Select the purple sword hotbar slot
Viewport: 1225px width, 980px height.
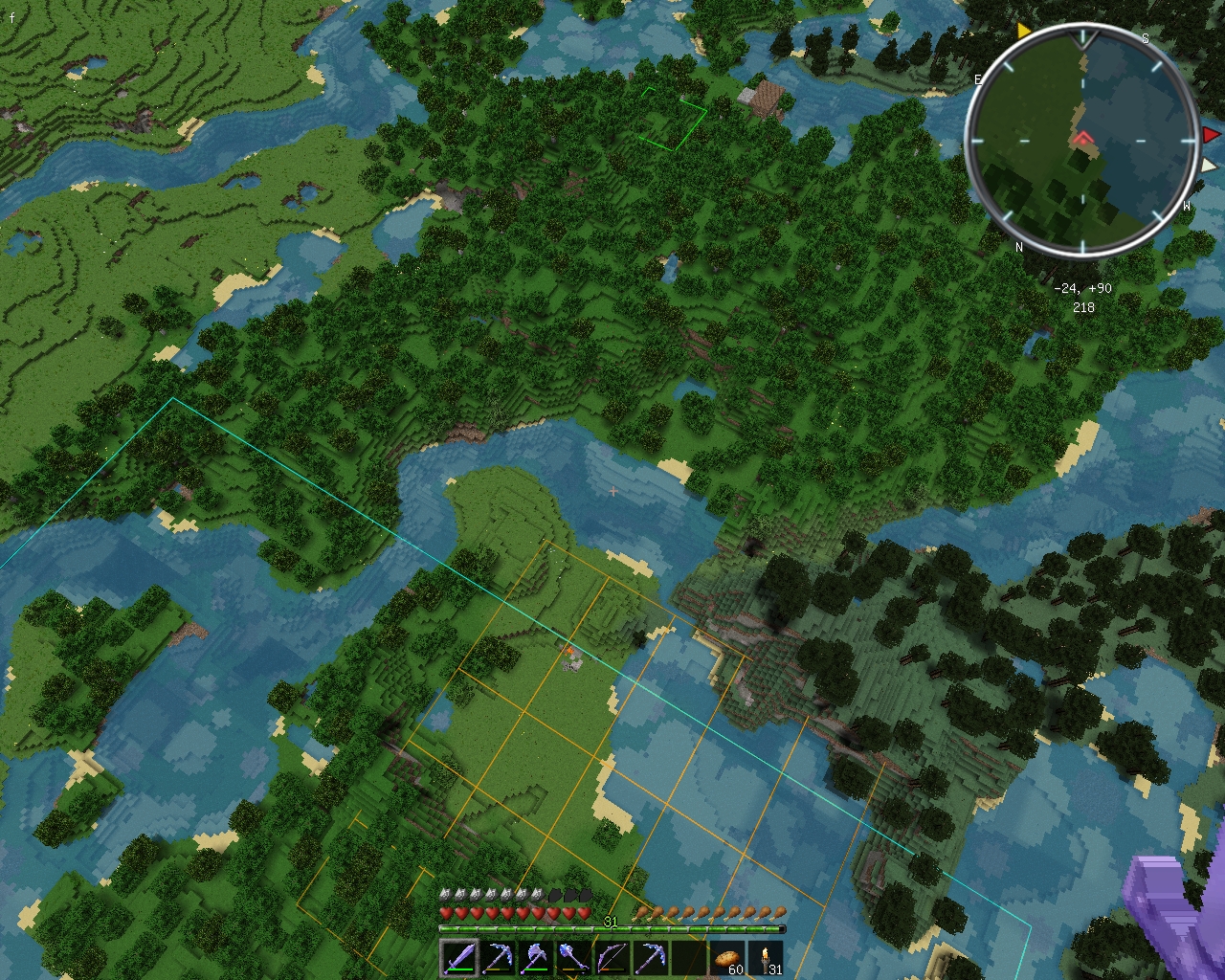(x=458, y=958)
